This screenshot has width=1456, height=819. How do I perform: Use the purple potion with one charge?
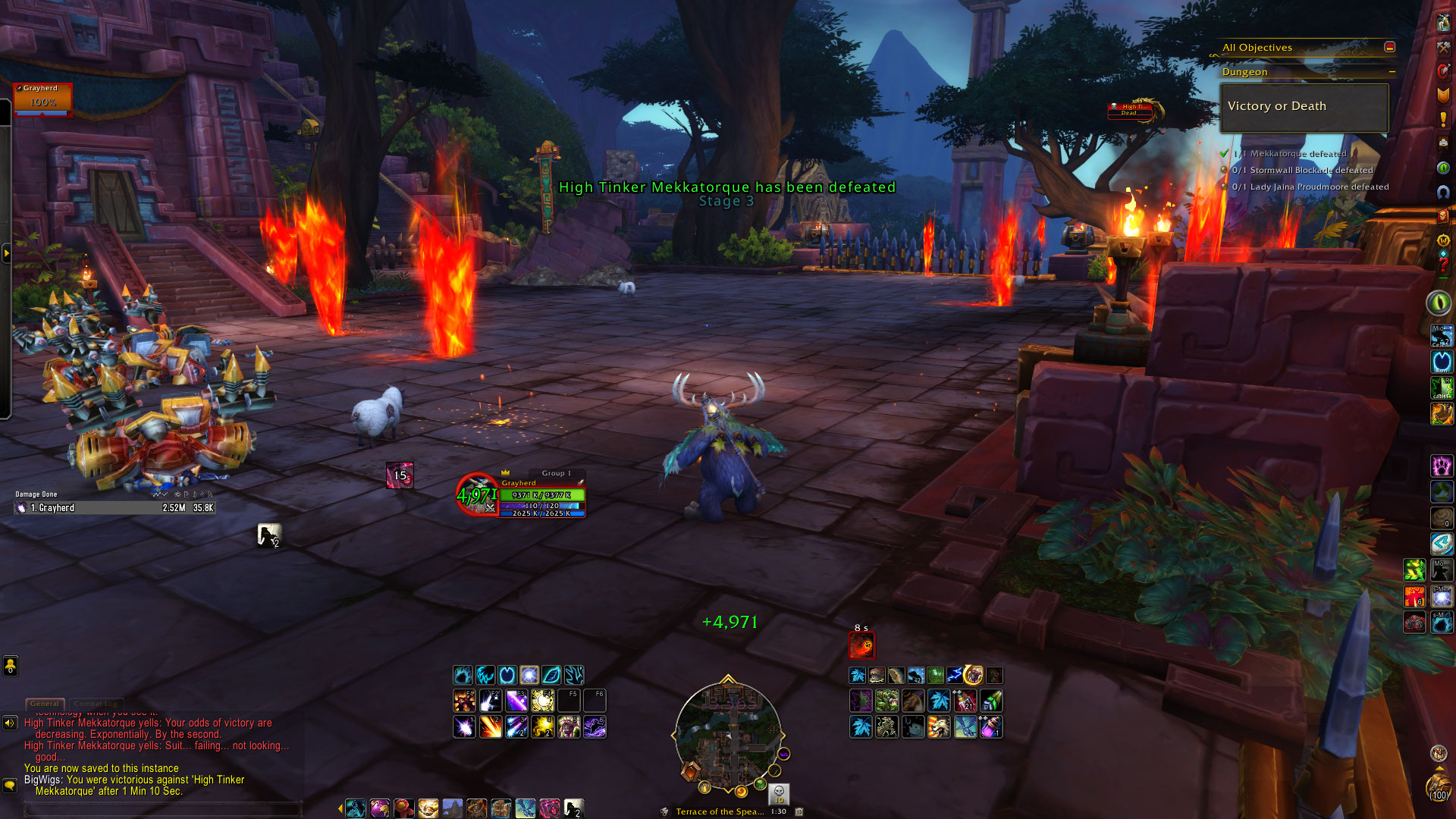pos(991,727)
